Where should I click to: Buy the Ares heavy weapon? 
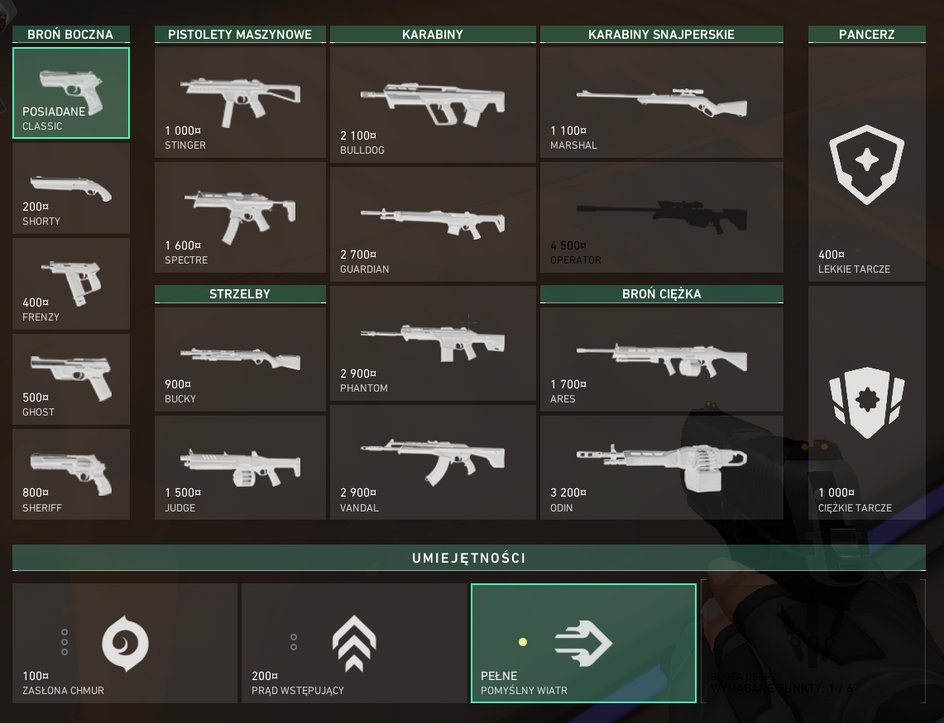661,358
